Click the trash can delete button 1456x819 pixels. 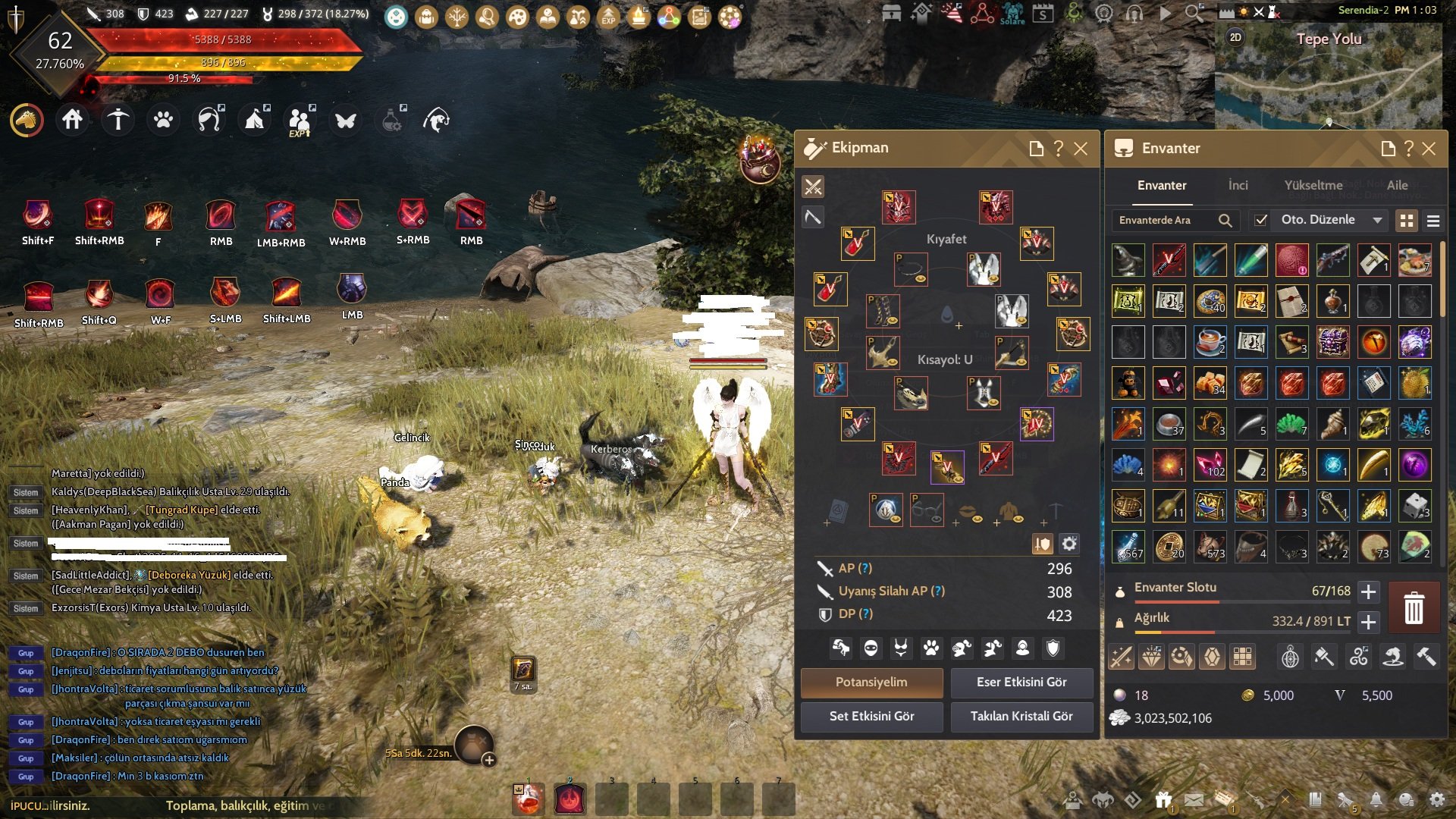pyautogui.click(x=1414, y=608)
